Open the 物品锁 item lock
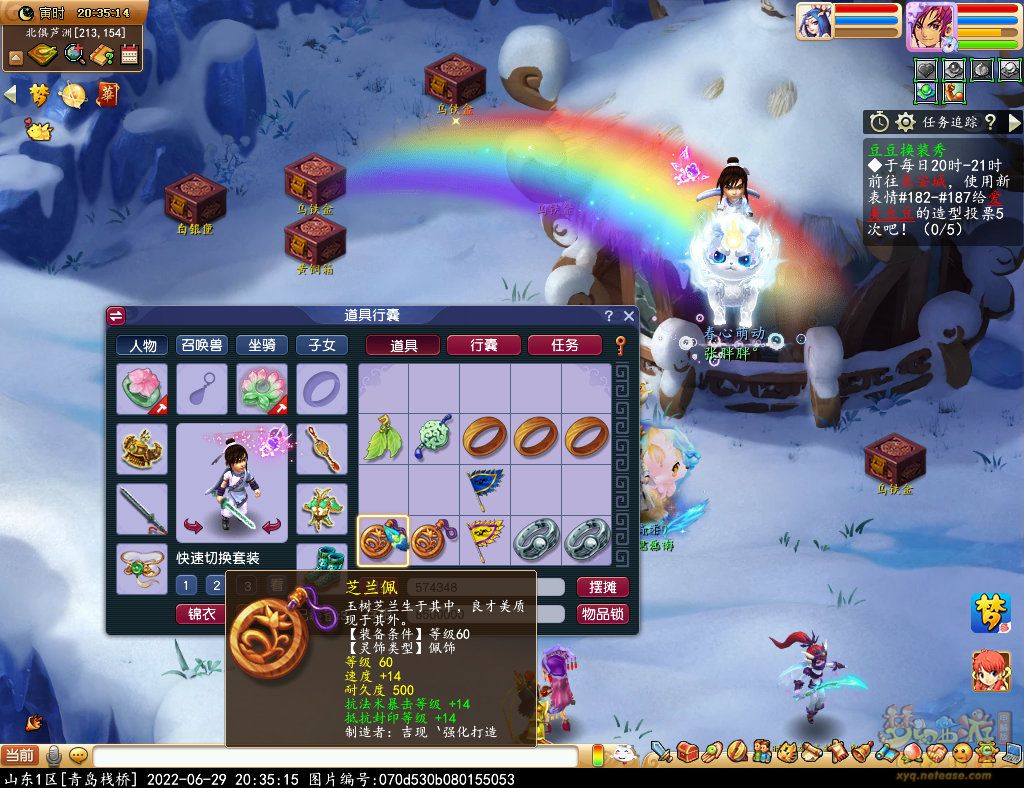This screenshot has width=1024, height=788. 602,614
